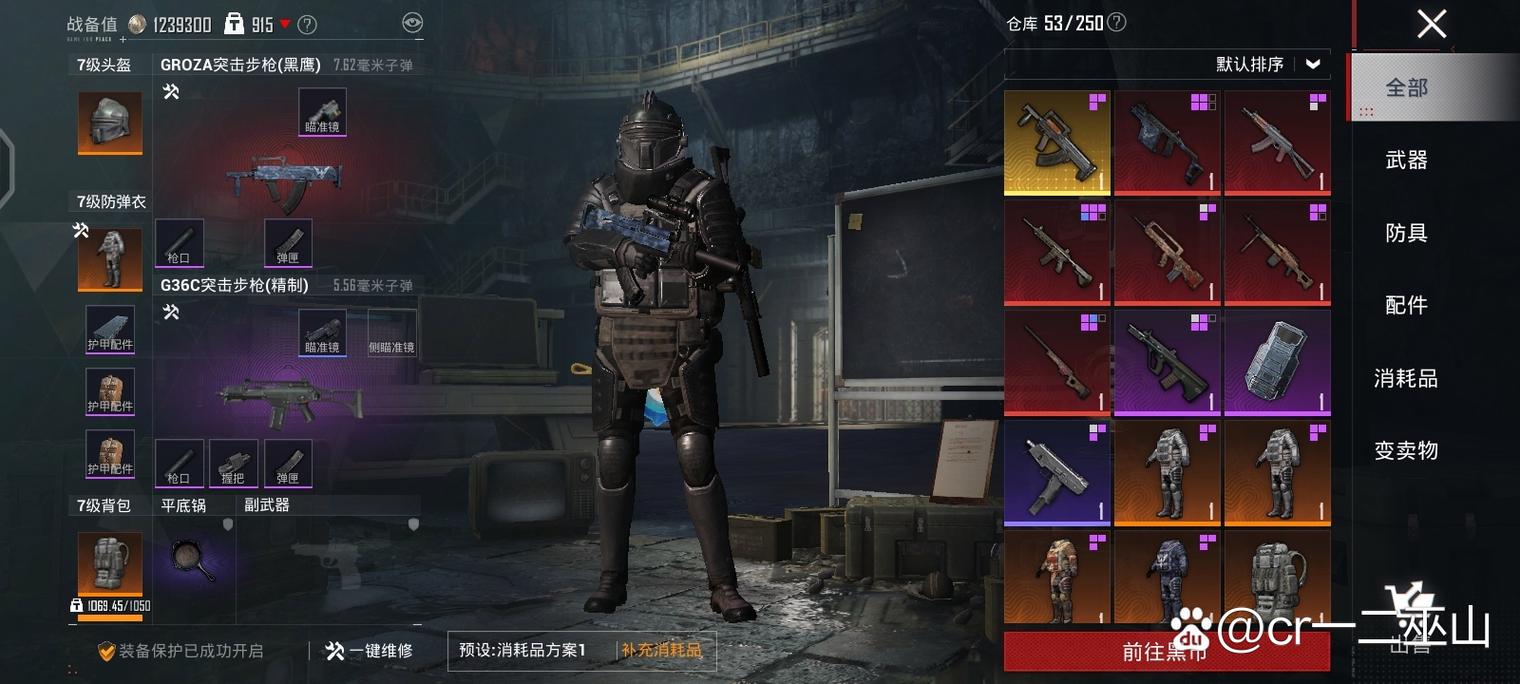Pick the gold-background rifle in storage
Image resolution: width=1520 pixels, height=684 pixels.
[1056, 142]
